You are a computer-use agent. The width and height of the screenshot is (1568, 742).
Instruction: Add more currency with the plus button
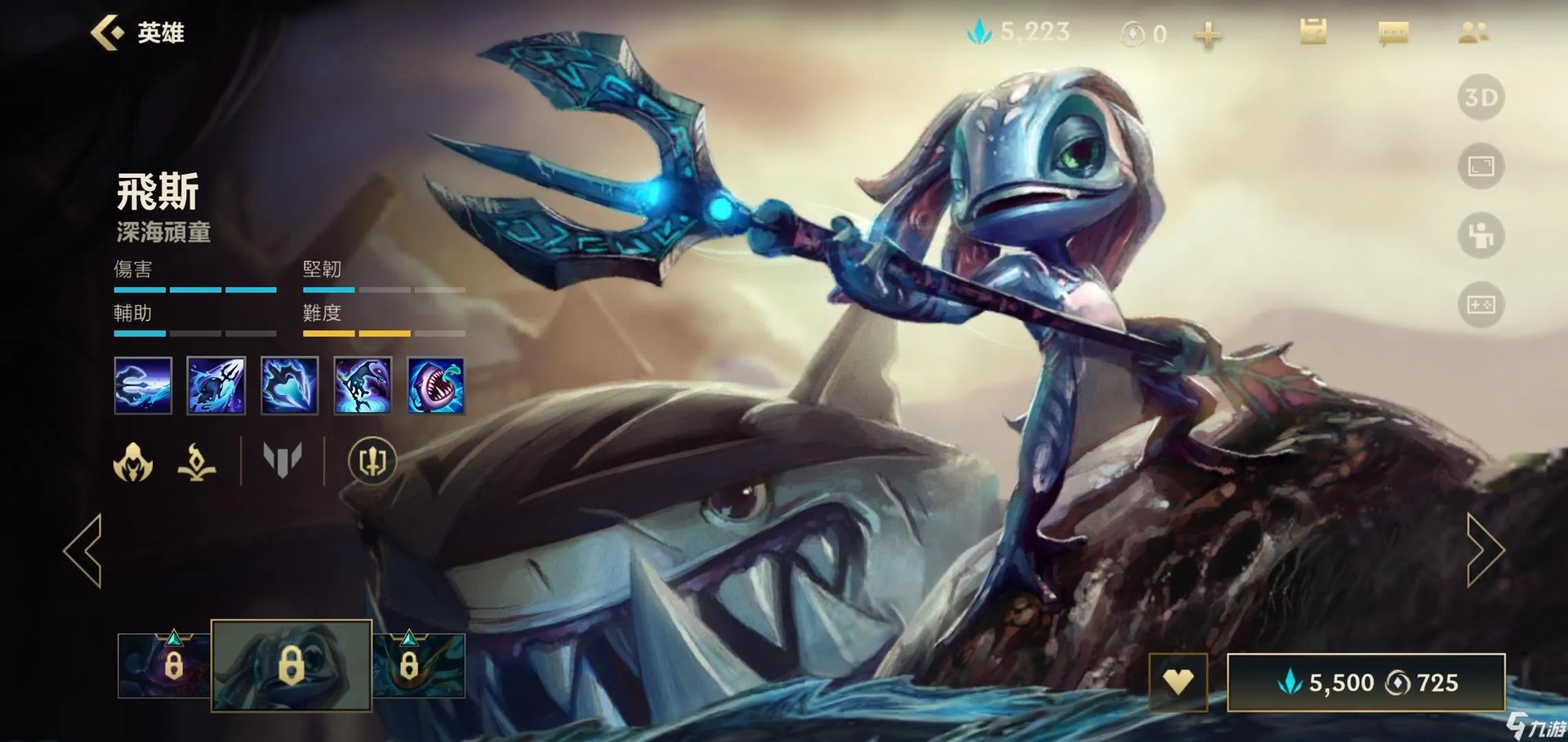[x=1208, y=34]
